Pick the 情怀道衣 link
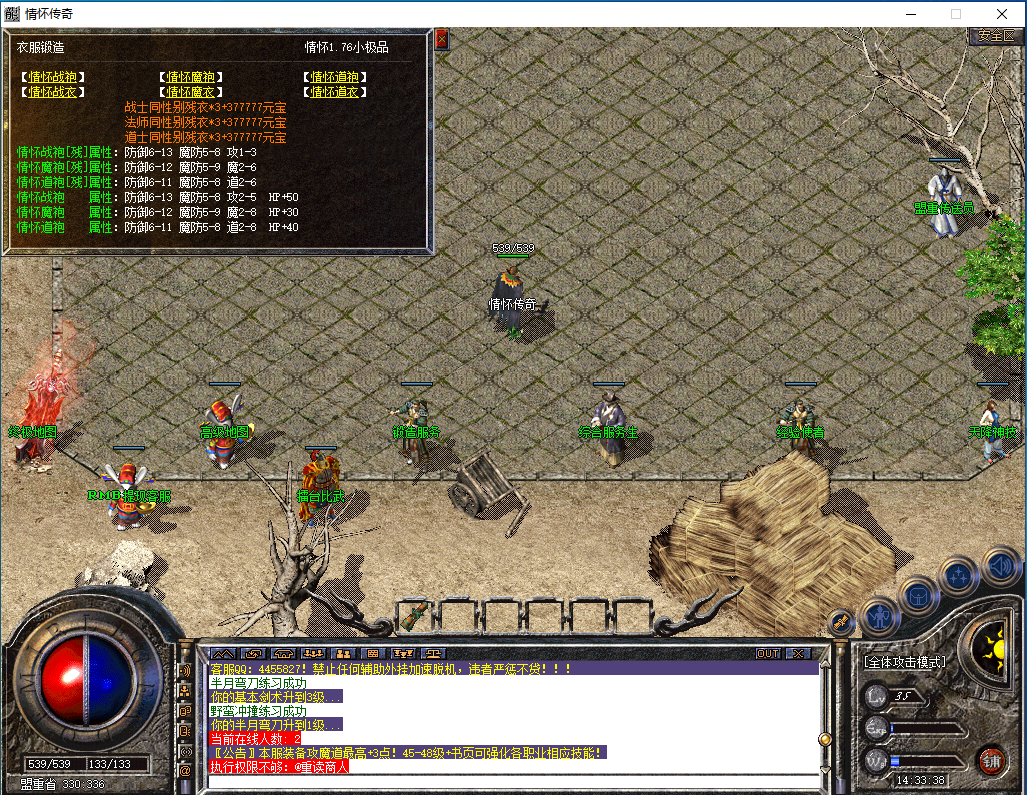The width and height of the screenshot is (1027, 795). click(x=334, y=92)
